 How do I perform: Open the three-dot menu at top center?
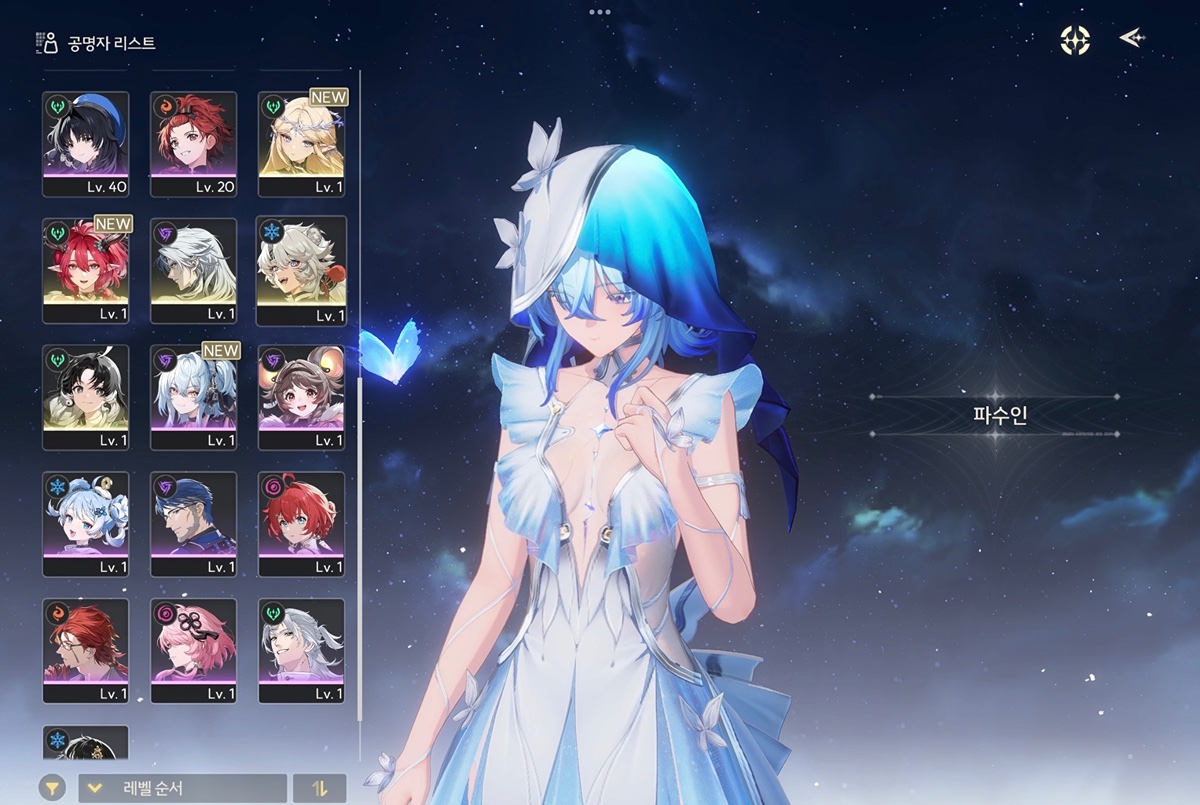[600, 12]
